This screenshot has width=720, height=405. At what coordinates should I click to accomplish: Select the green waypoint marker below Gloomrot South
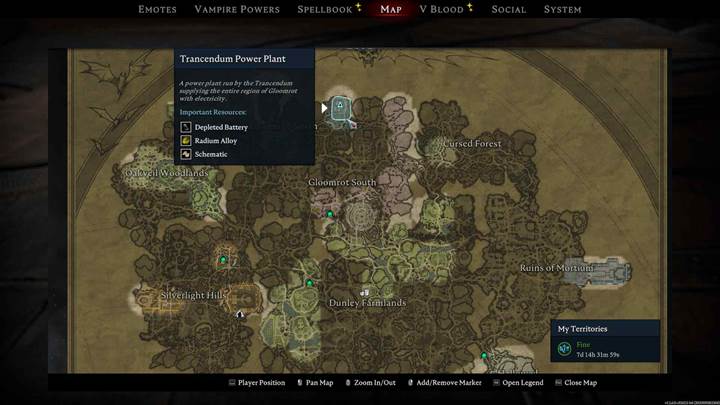click(x=330, y=214)
